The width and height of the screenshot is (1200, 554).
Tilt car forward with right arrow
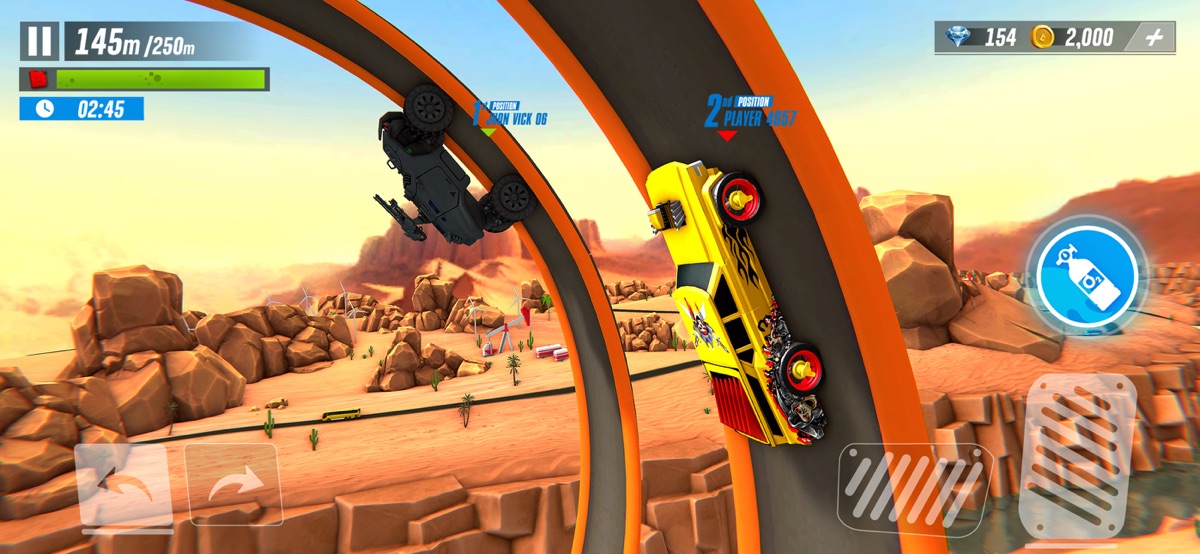(x=233, y=486)
